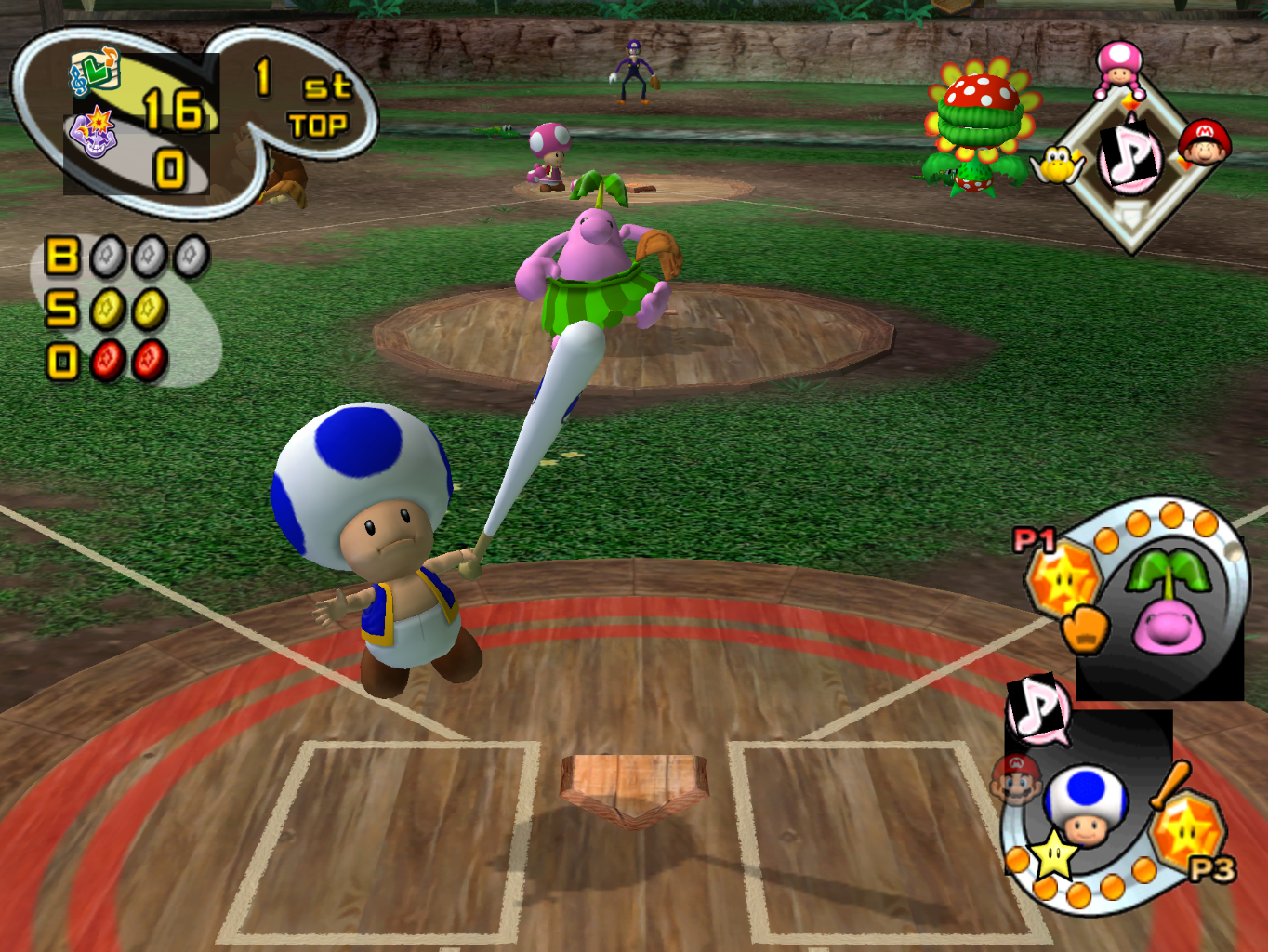Open the music note speech bubble above P3
1268x952 pixels.
pyautogui.click(x=1032, y=712)
